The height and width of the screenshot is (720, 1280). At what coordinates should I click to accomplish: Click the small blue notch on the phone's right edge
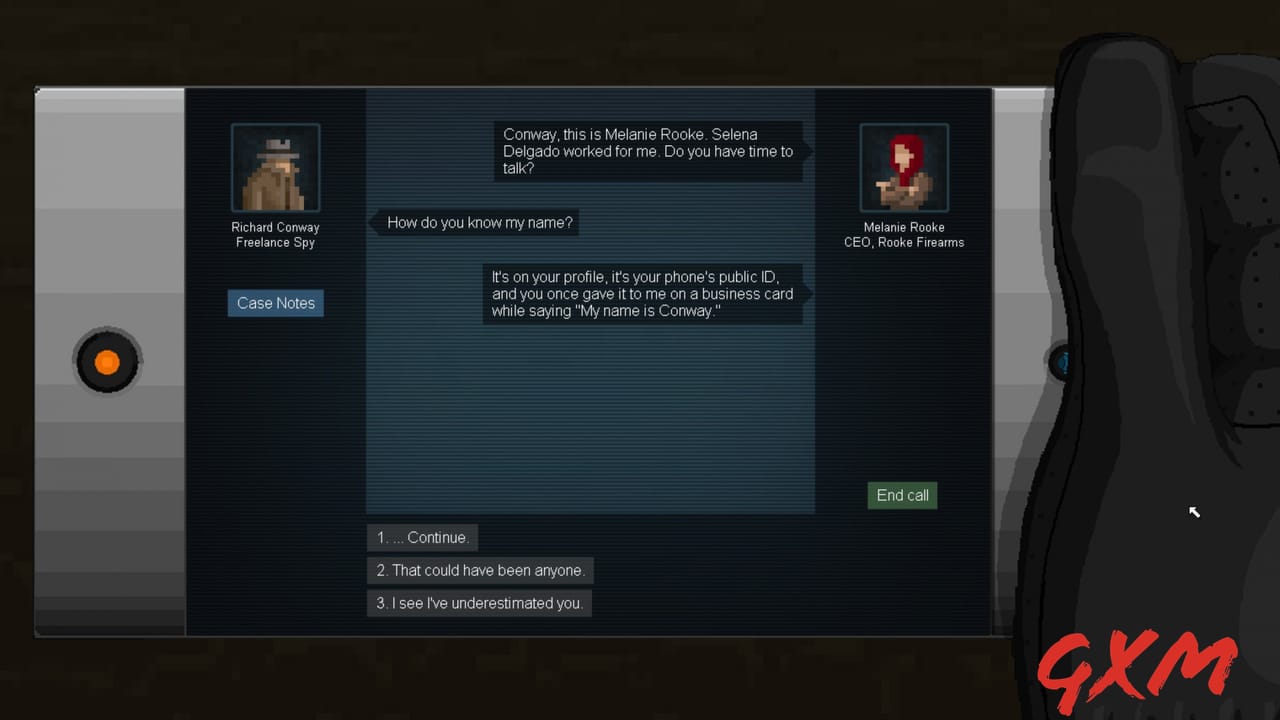(1062, 363)
